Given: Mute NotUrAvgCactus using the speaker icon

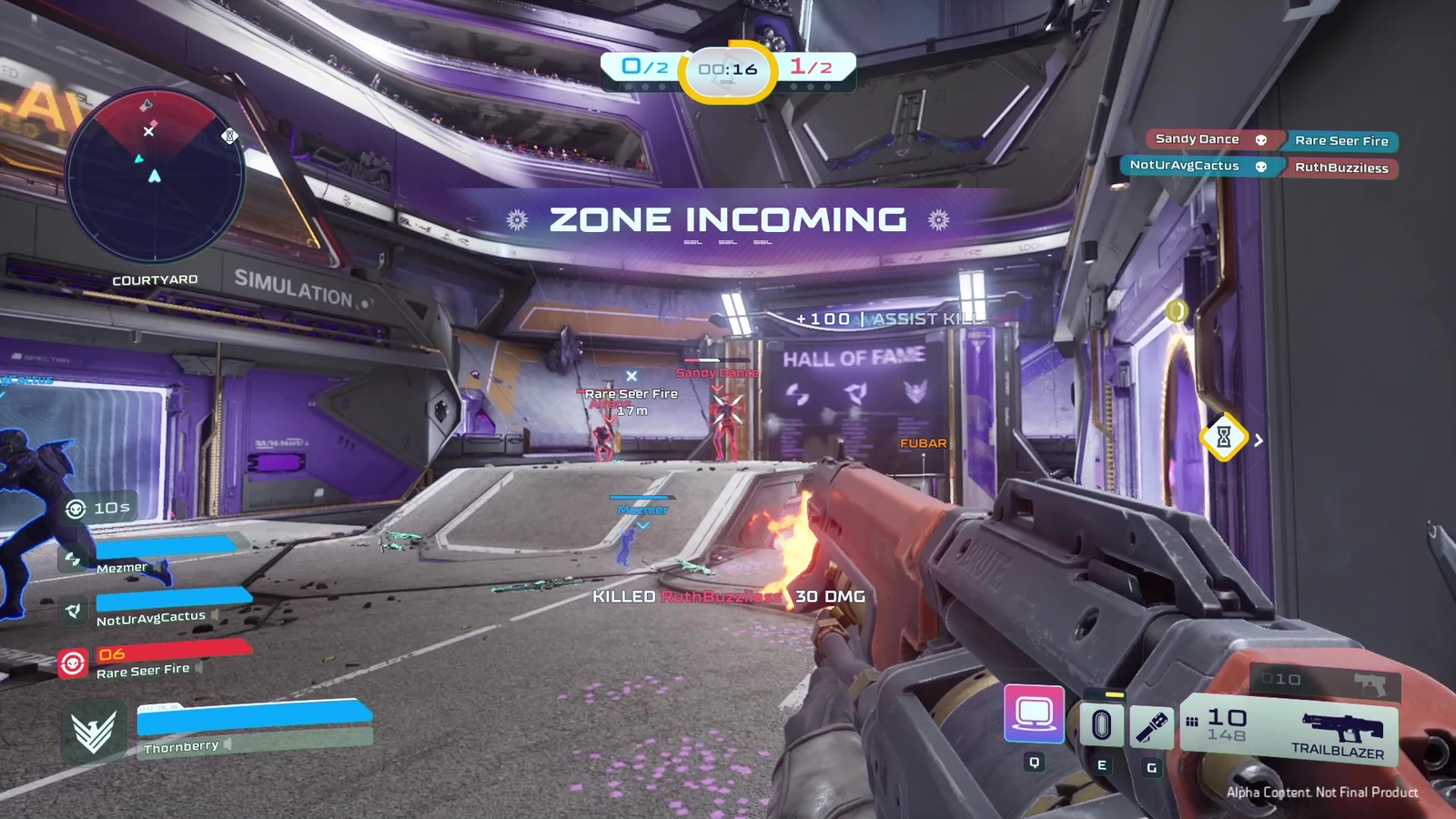Looking at the screenshot, I should tap(217, 615).
